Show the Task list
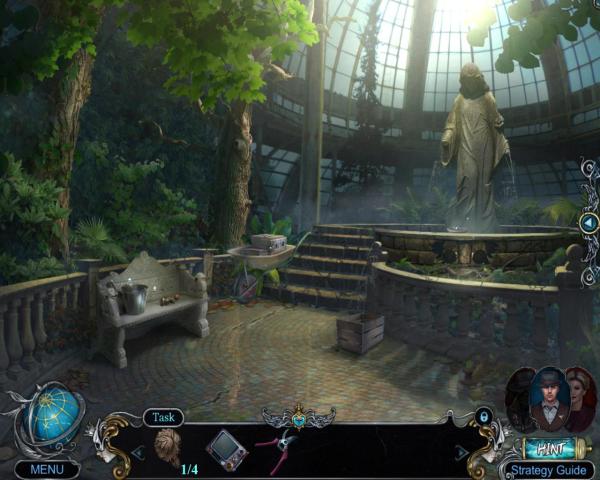The image size is (600, 480). tap(163, 418)
